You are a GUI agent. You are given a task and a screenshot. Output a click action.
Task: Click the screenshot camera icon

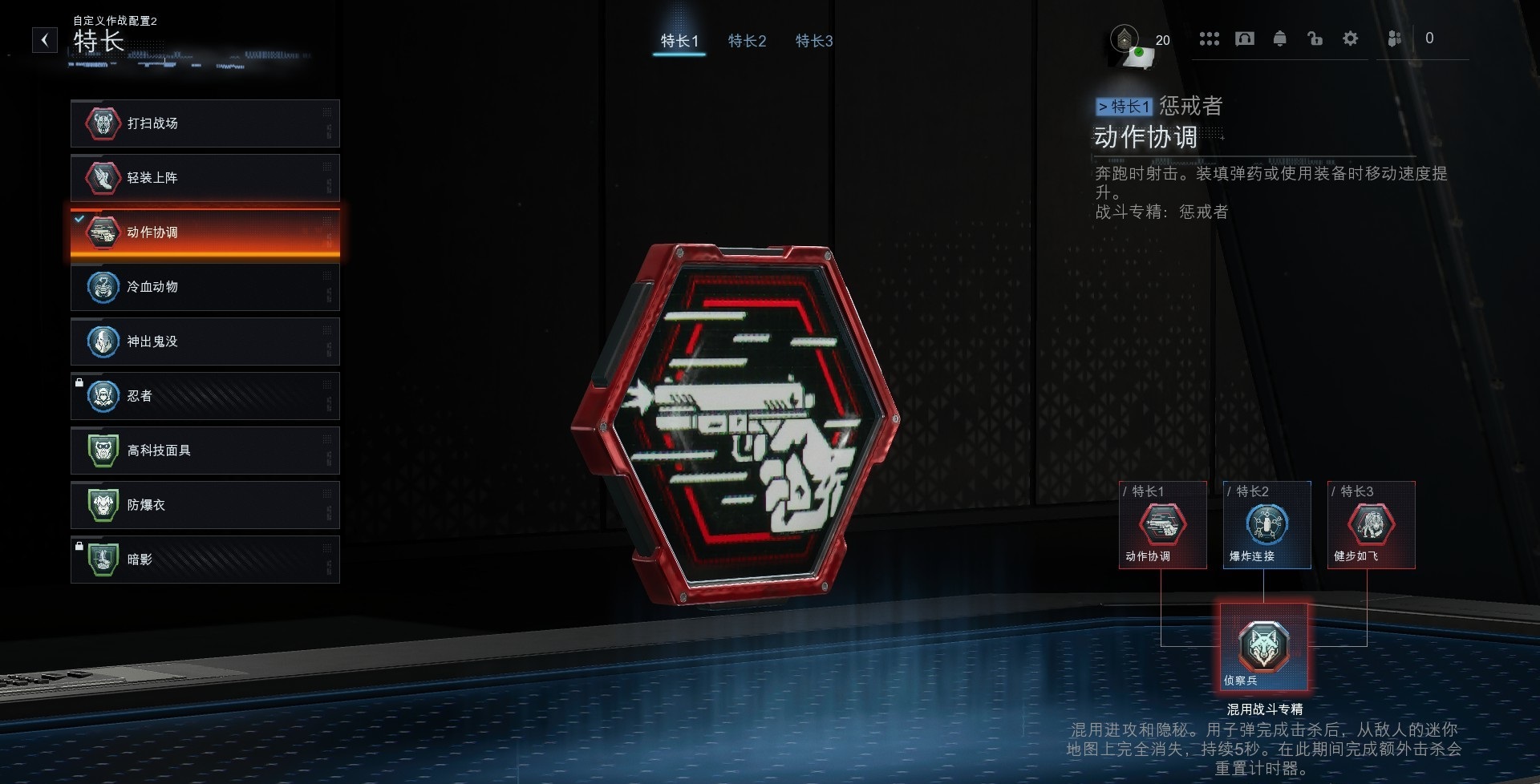[x=1245, y=38]
